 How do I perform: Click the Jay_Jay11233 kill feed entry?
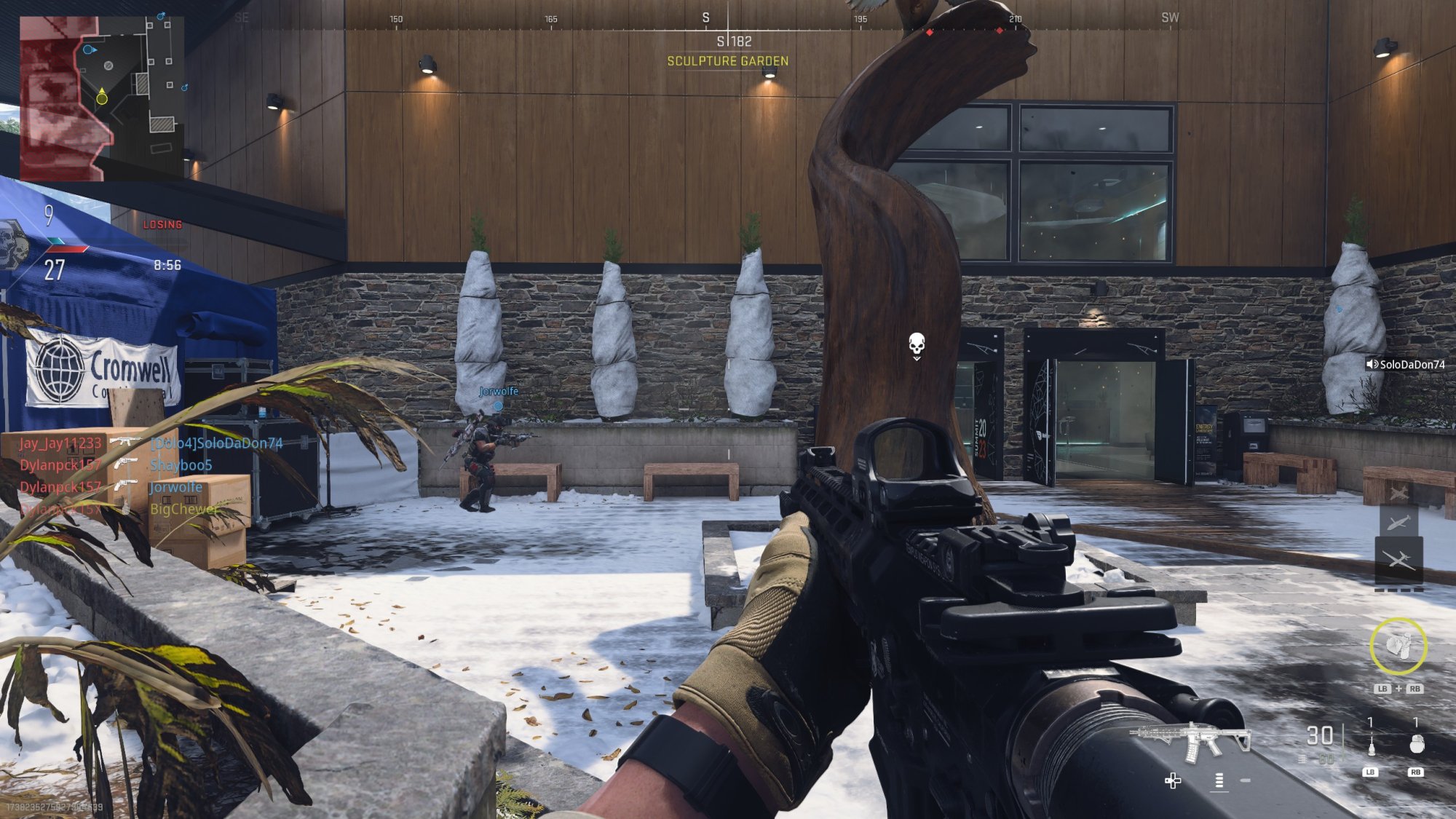[x=60, y=443]
